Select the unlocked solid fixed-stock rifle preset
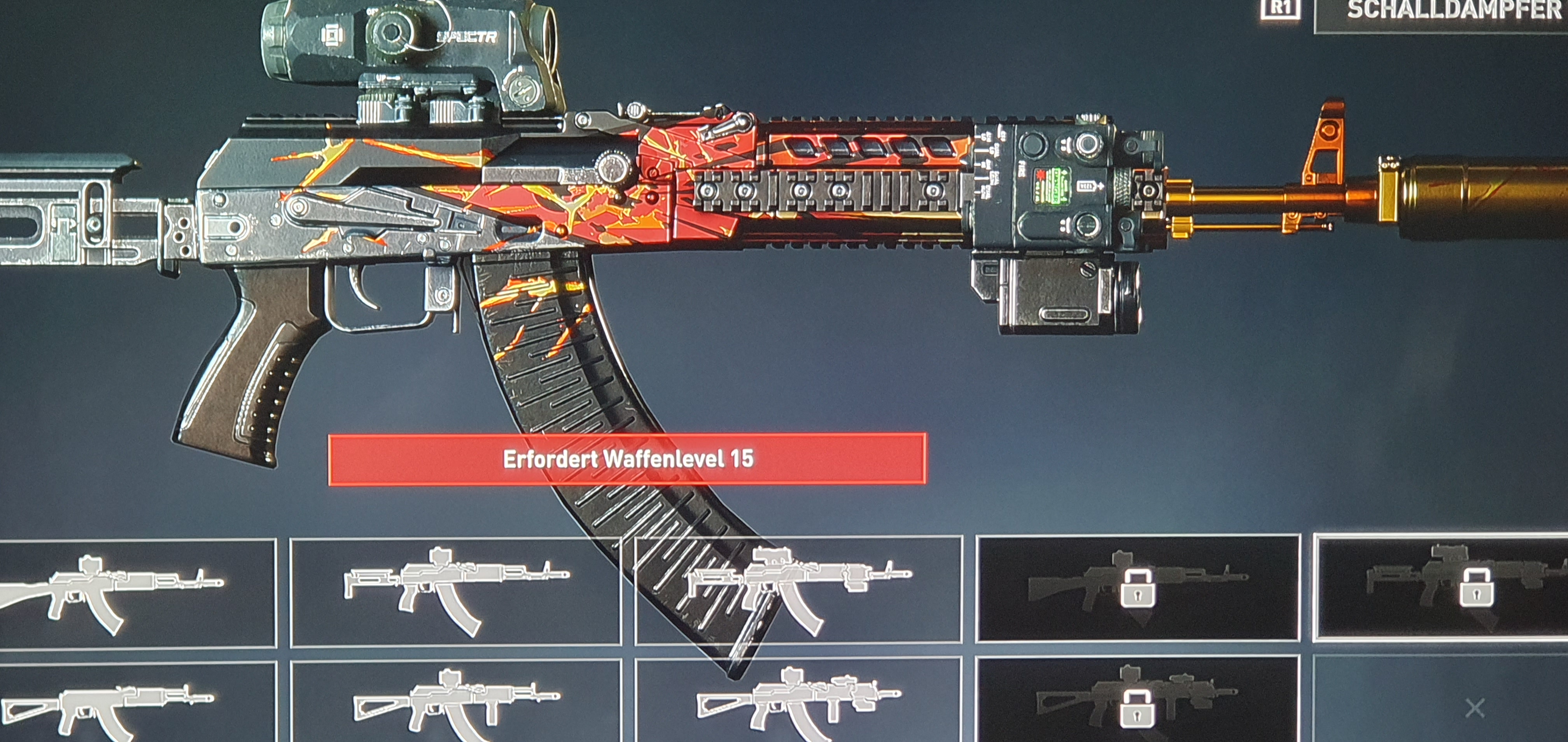The image size is (1568, 742). point(138,592)
